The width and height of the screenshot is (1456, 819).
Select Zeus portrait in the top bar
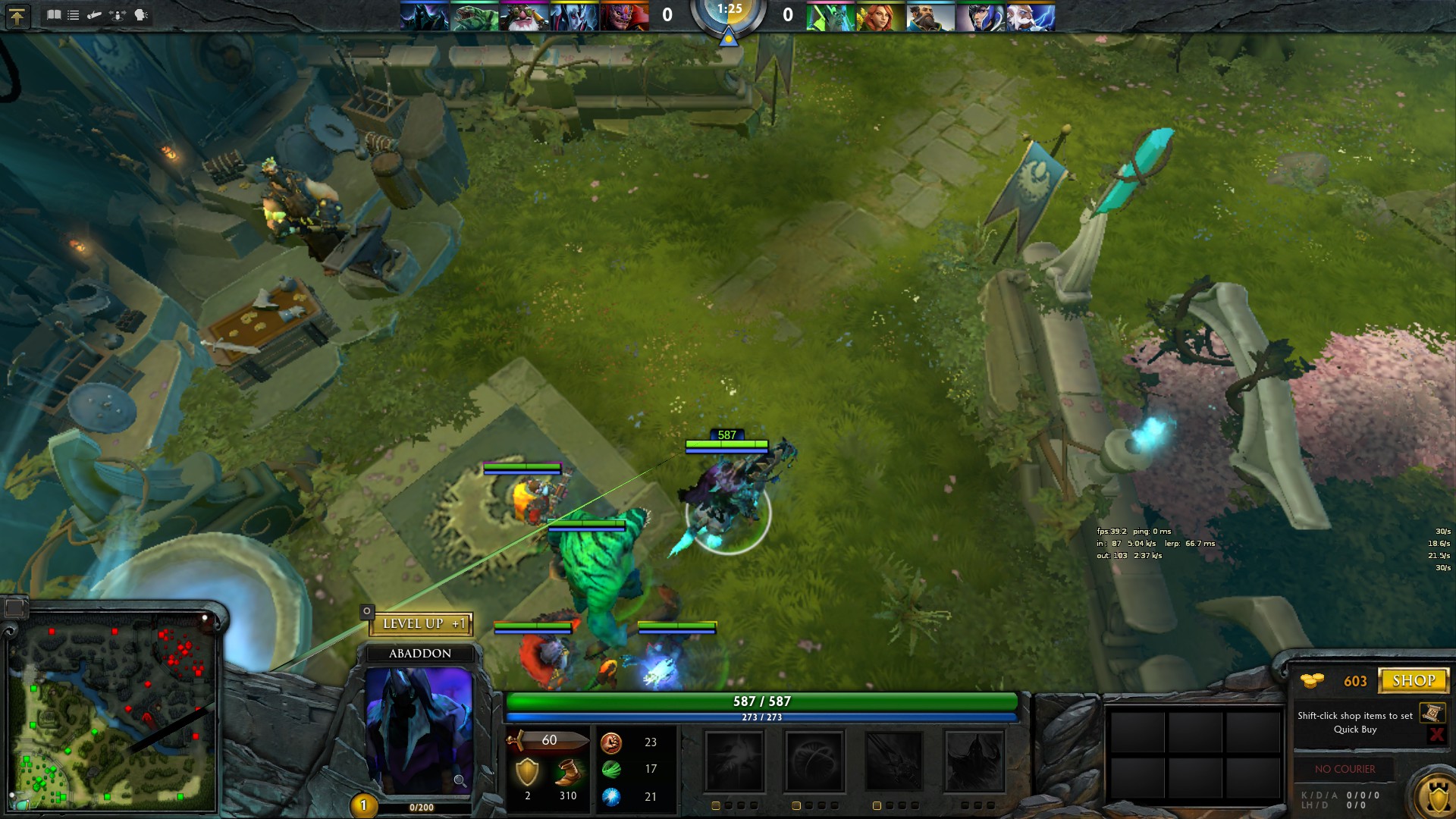[x=1031, y=17]
